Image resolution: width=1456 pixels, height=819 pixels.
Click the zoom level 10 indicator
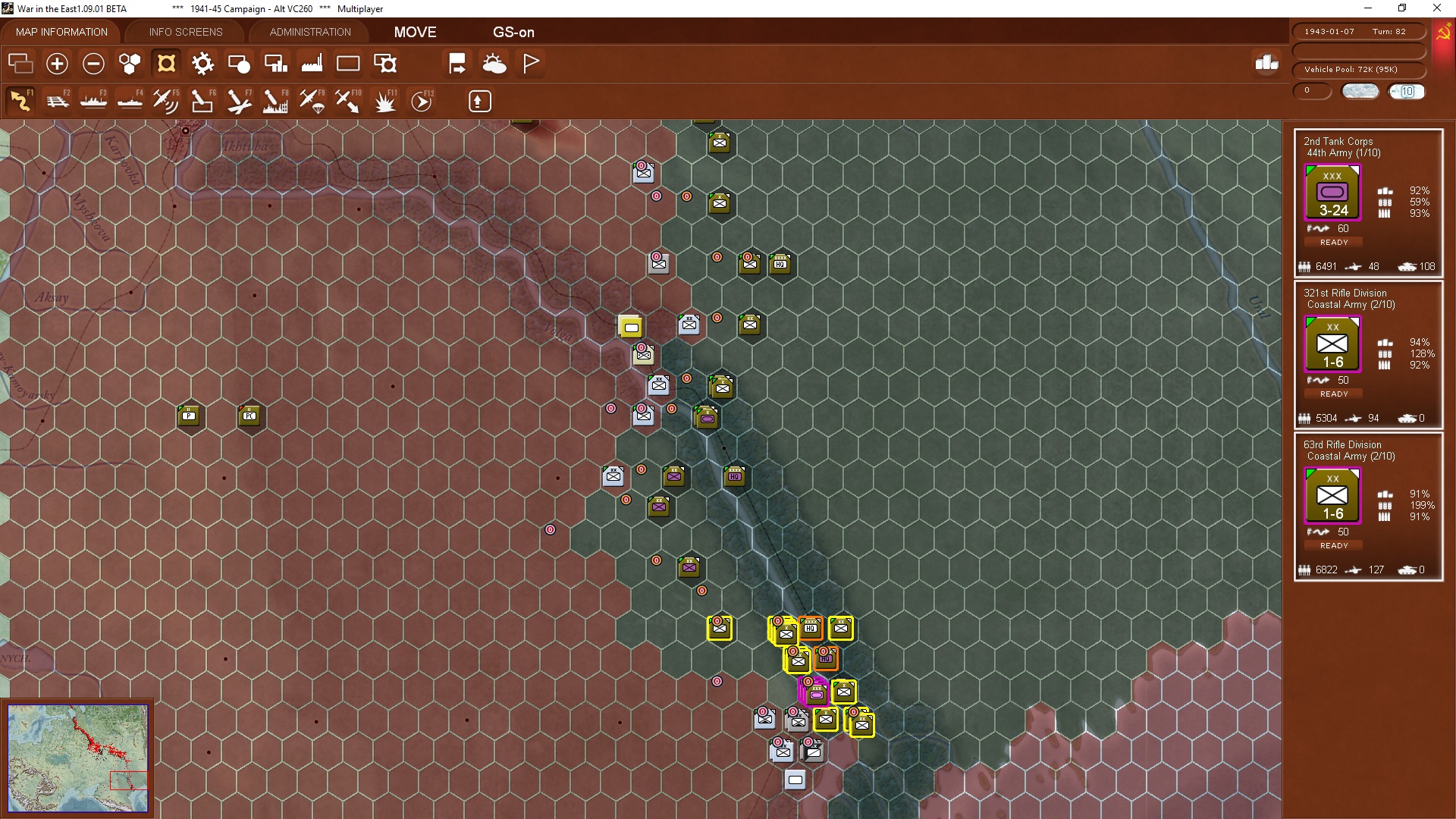point(1408,91)
